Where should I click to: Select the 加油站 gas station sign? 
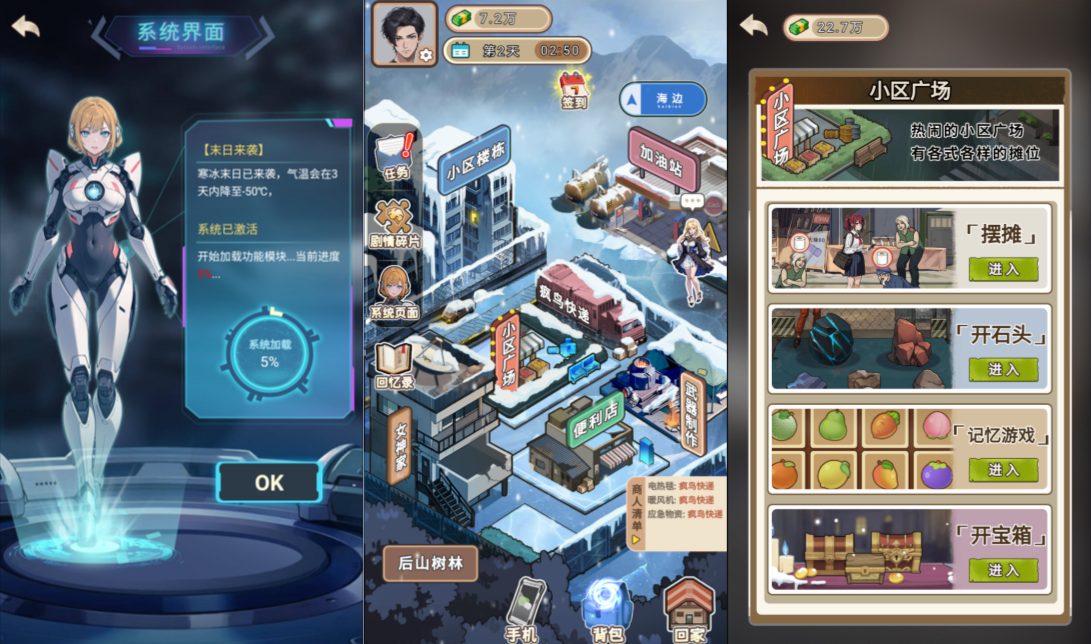click(662, 160)
